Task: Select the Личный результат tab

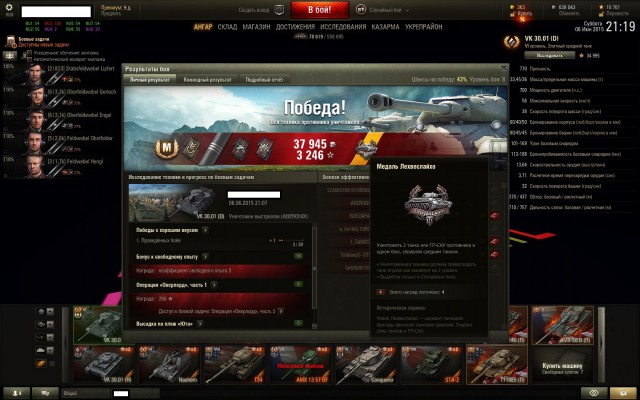Action: tap(147, 78)
